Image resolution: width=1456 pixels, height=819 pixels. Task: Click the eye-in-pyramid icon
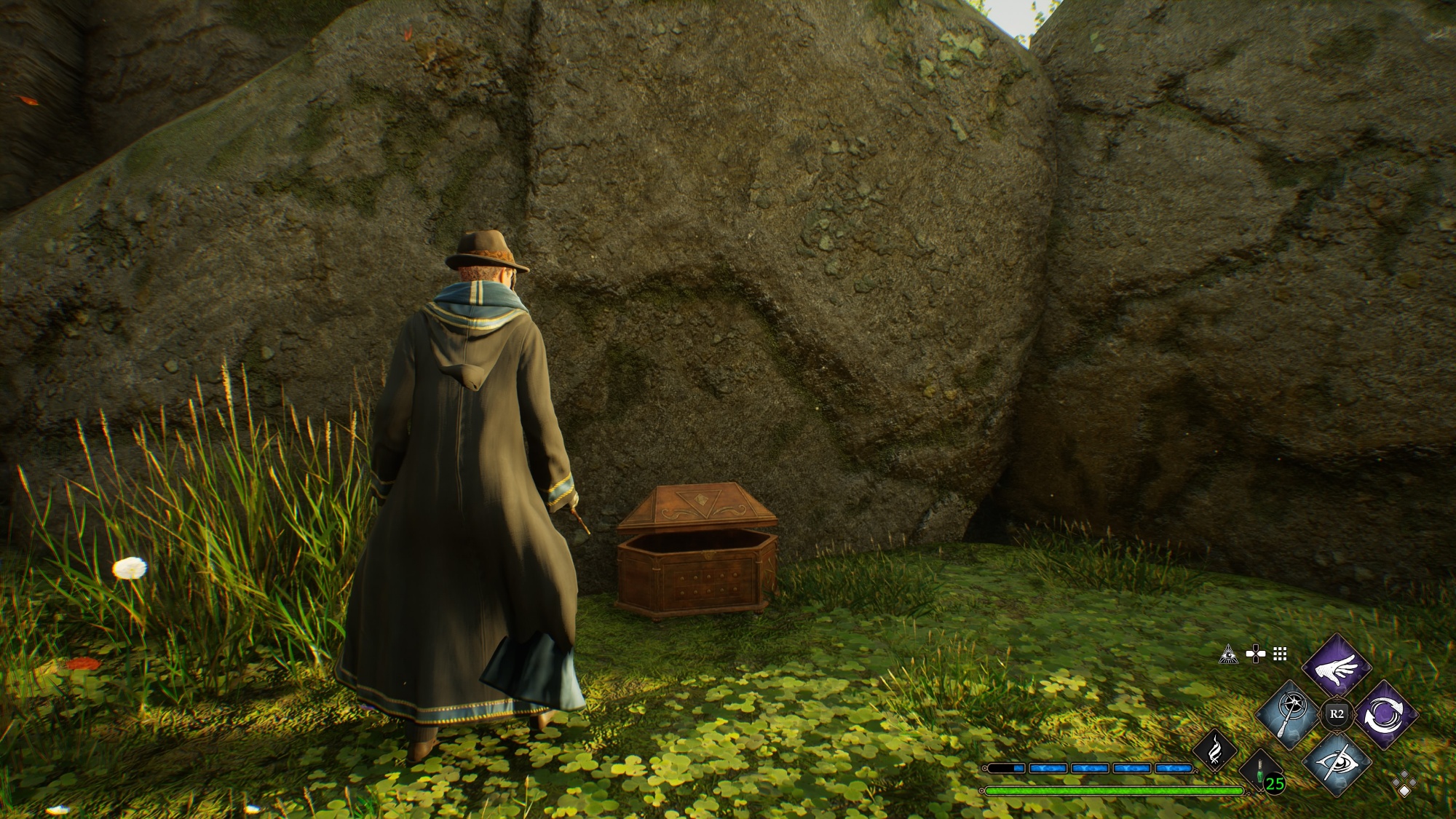[x=1229, y=654]
